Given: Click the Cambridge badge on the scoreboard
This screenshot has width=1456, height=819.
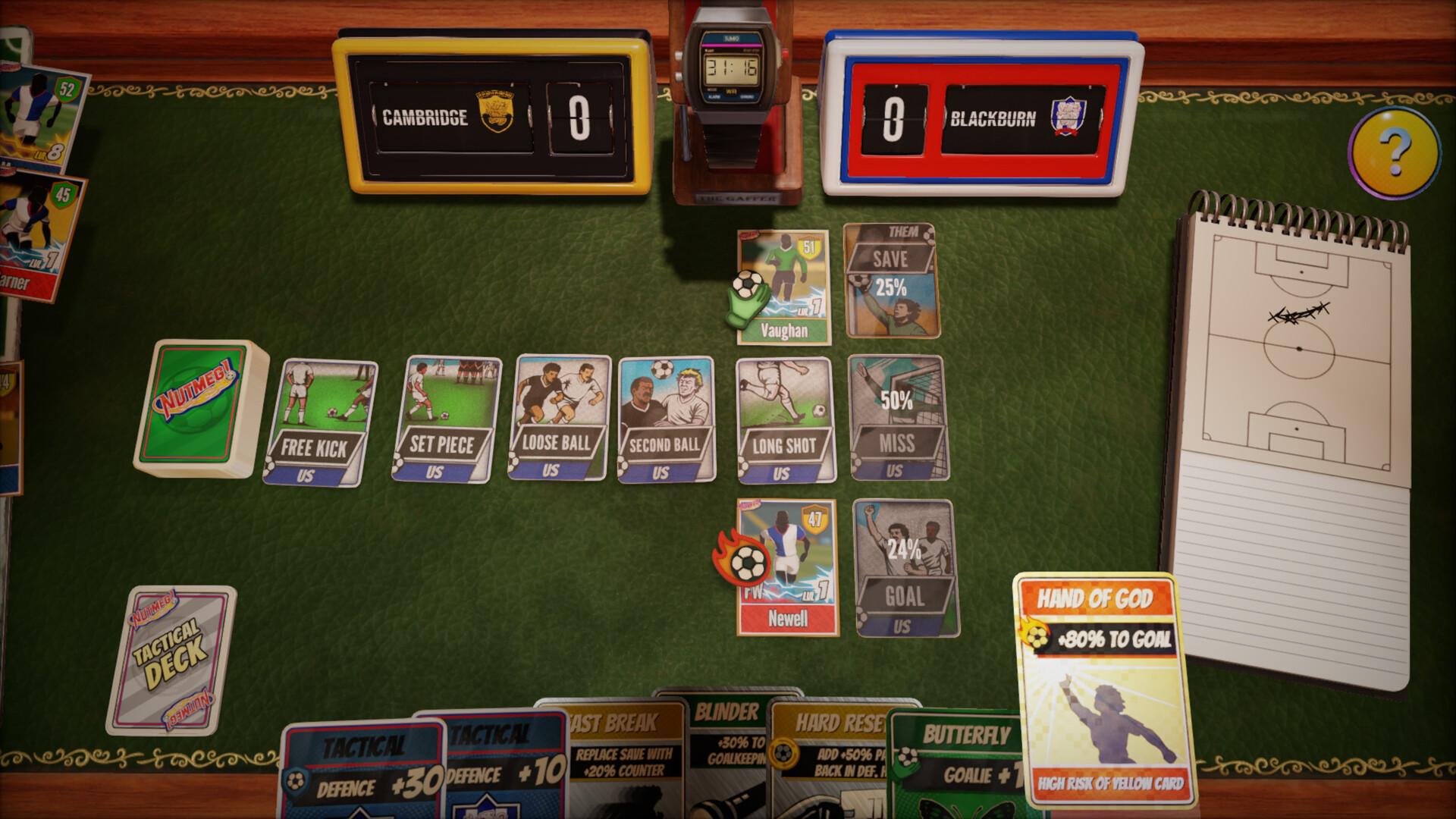Looking at the screenshot, I should coord(496,106).
